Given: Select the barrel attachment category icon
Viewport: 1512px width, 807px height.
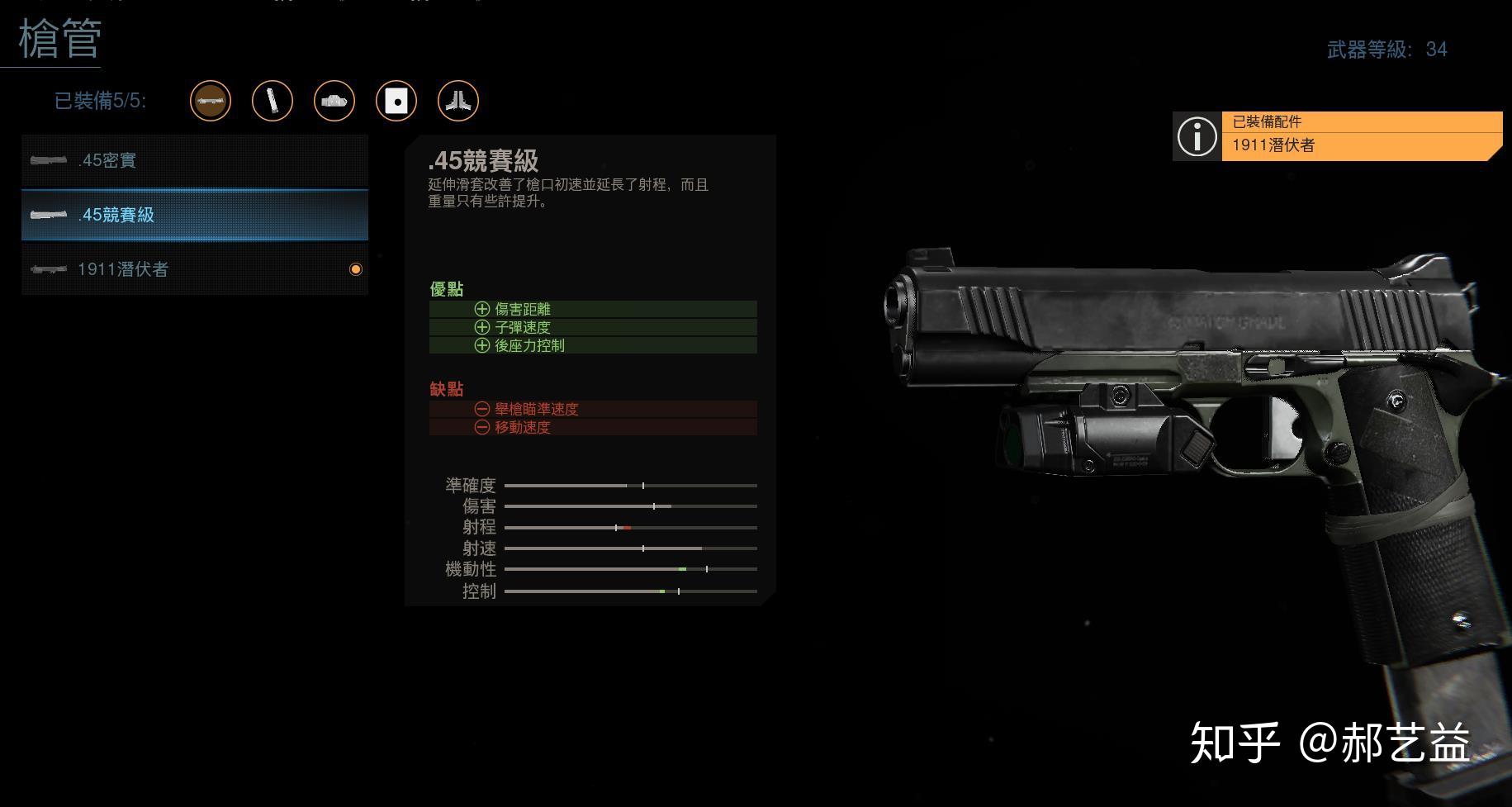Looking at the screenshot, I should tap(211, 101).
